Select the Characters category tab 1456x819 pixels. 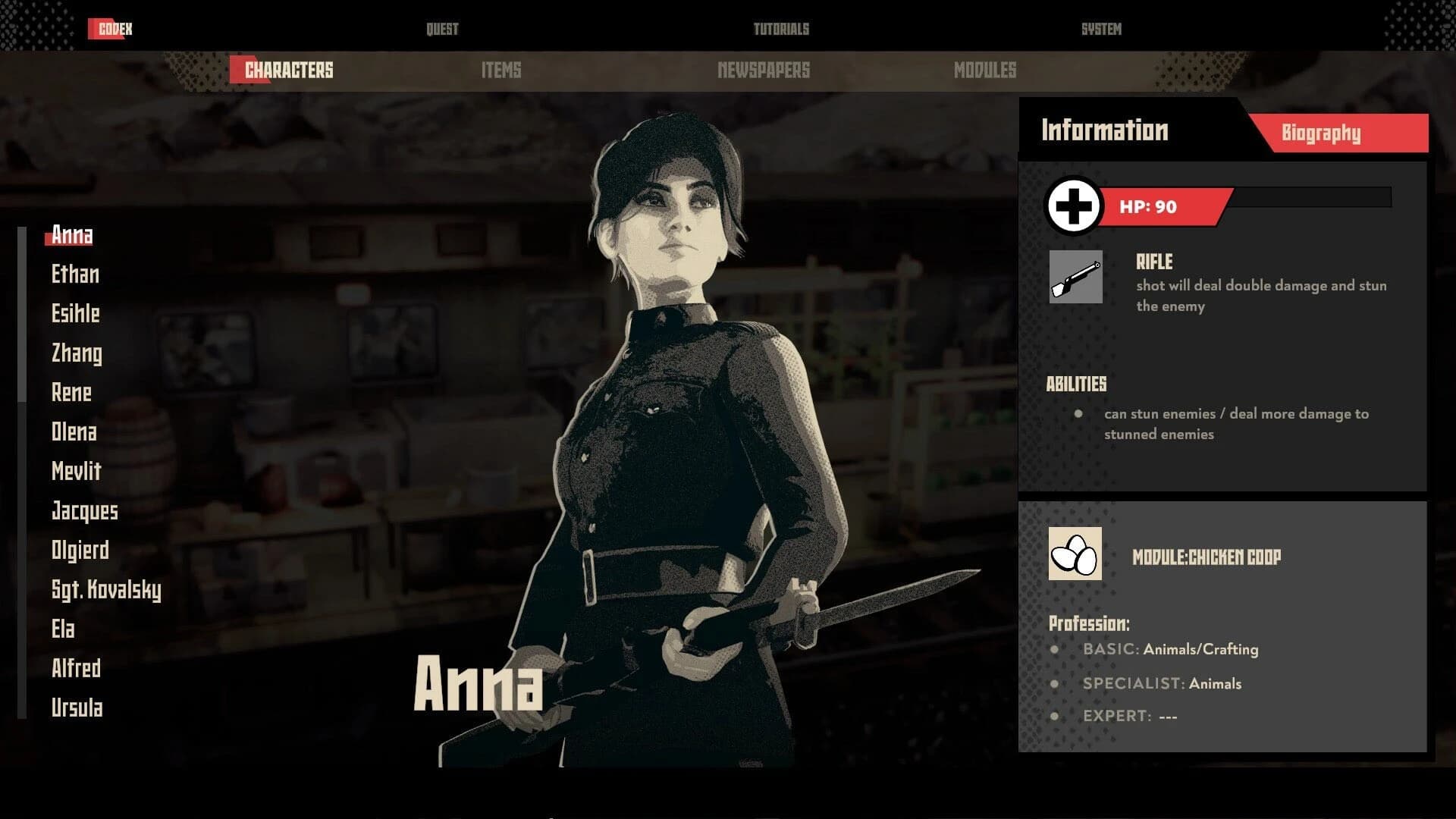(288, 71)
